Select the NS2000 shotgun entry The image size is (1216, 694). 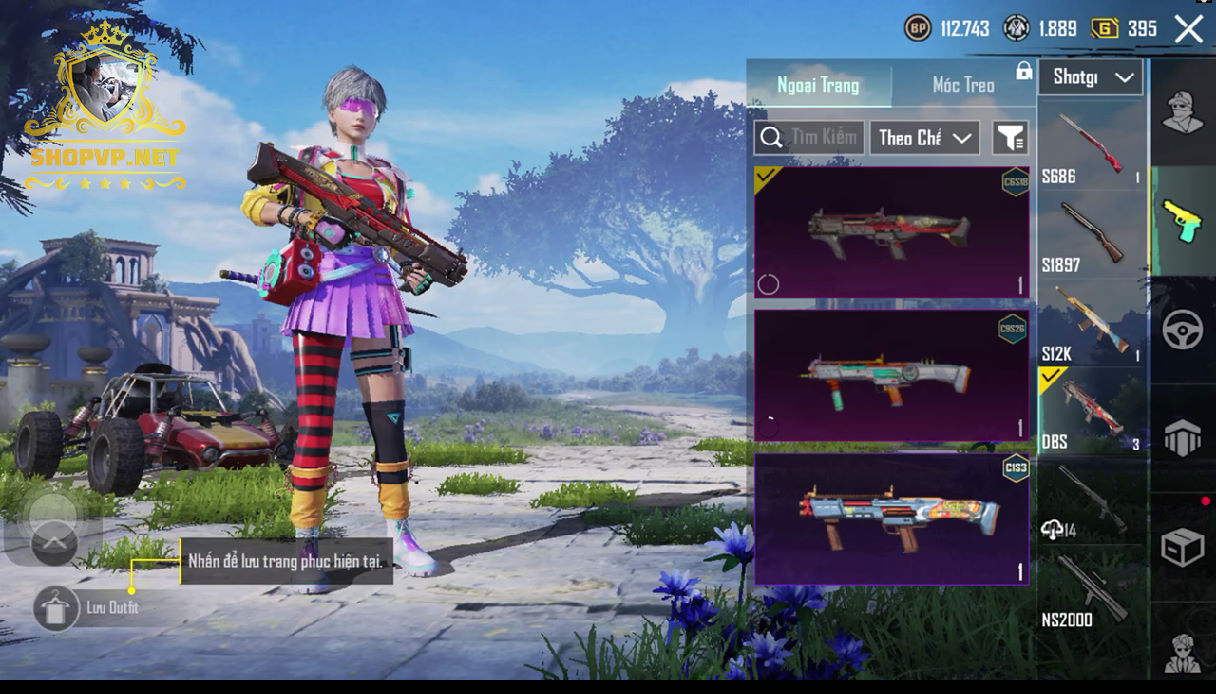1091,591
